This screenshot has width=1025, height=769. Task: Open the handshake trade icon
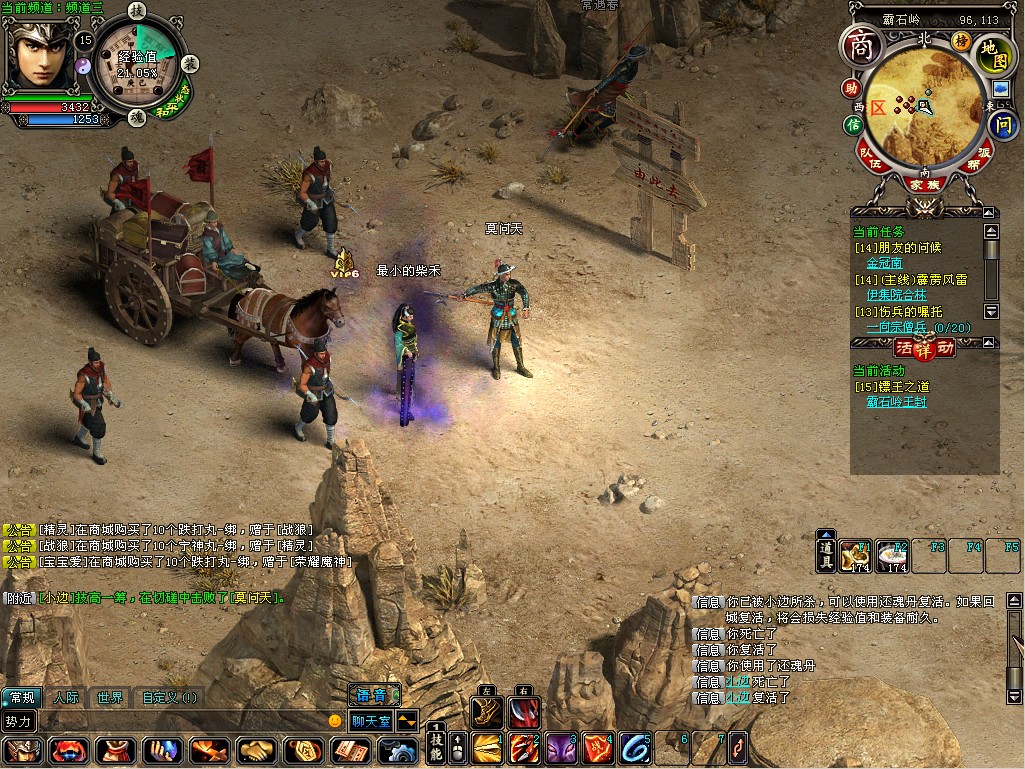(258, 750)
